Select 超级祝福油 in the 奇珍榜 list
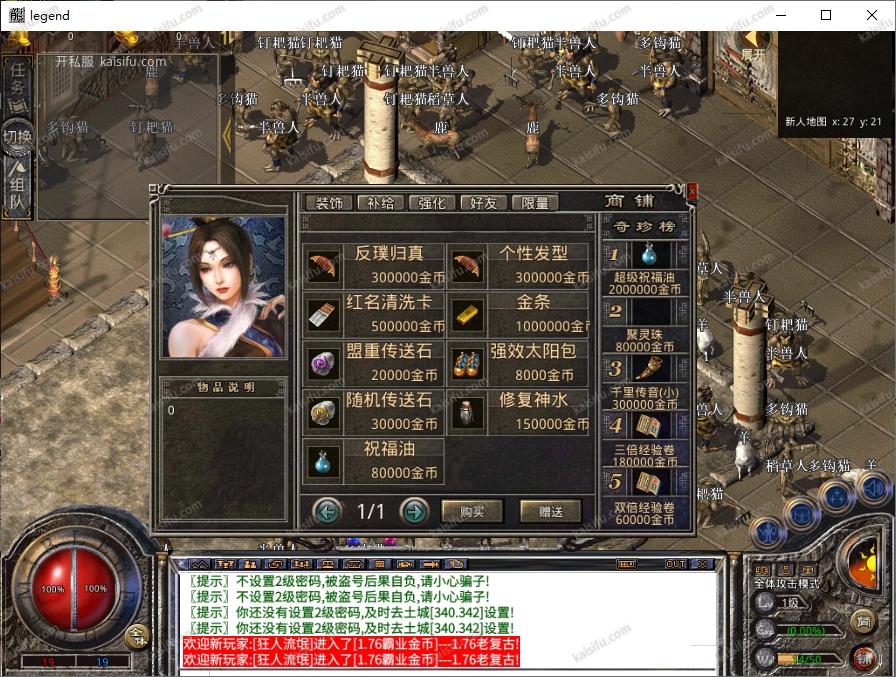Viewport: 896px width, 677px height. click(646, 269)
